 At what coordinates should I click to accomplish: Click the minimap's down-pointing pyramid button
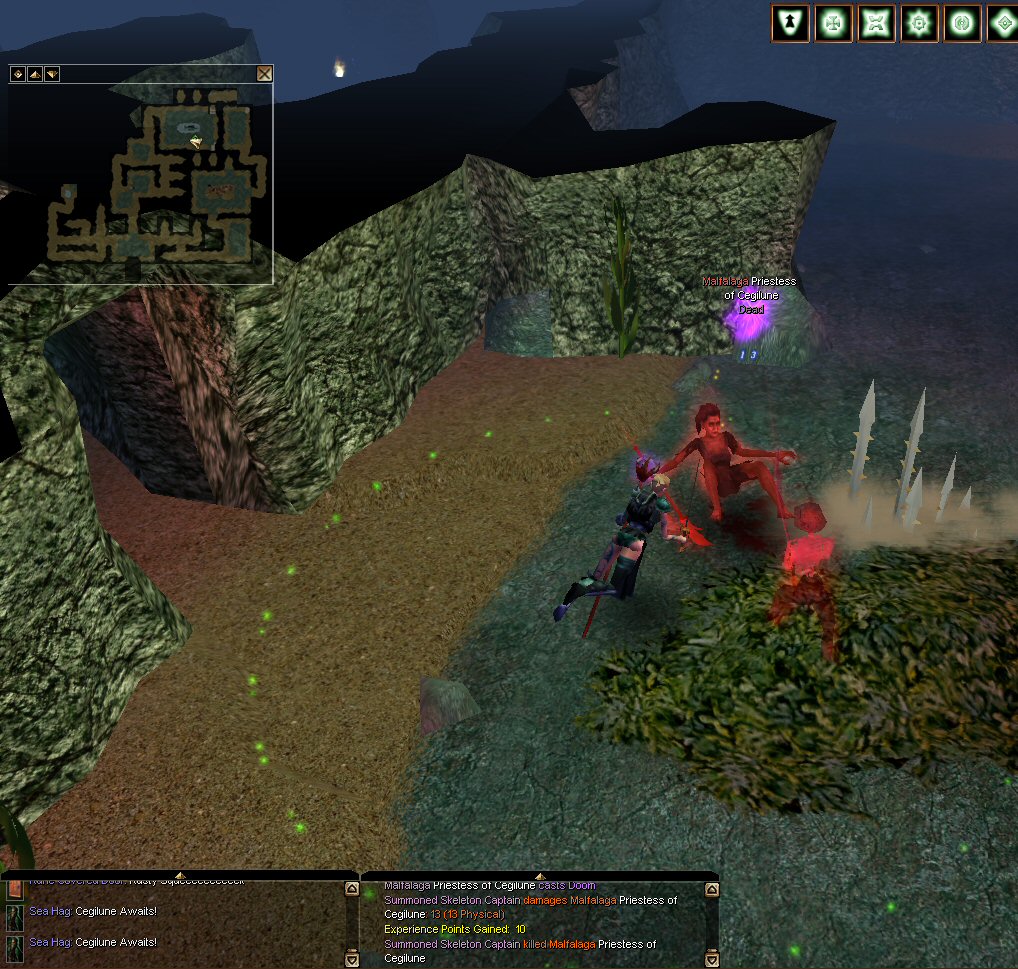click(51, 73)
